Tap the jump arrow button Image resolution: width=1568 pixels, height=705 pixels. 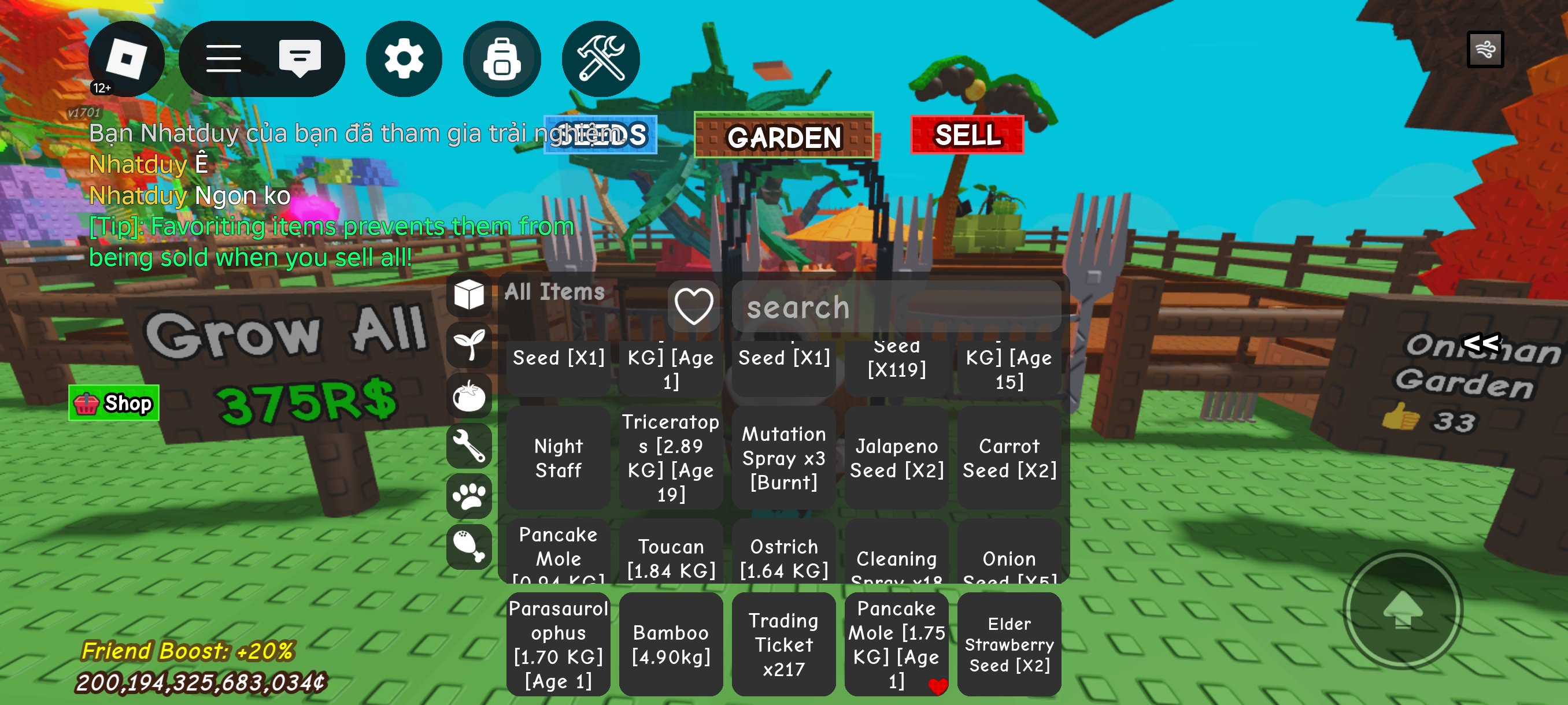1403,610
